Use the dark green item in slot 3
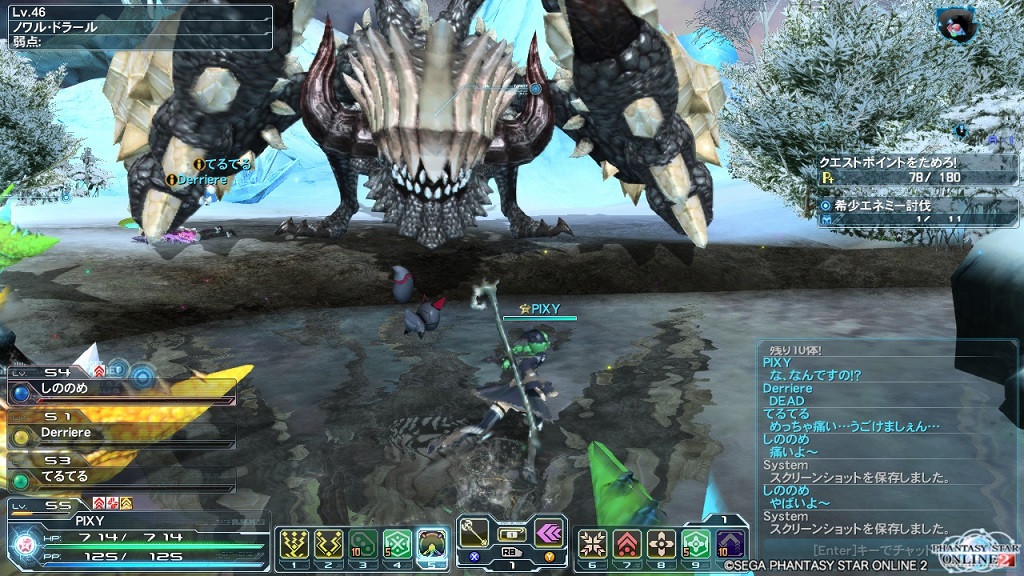The width and height of the screenshot is (1024, 576). (363, 543)
